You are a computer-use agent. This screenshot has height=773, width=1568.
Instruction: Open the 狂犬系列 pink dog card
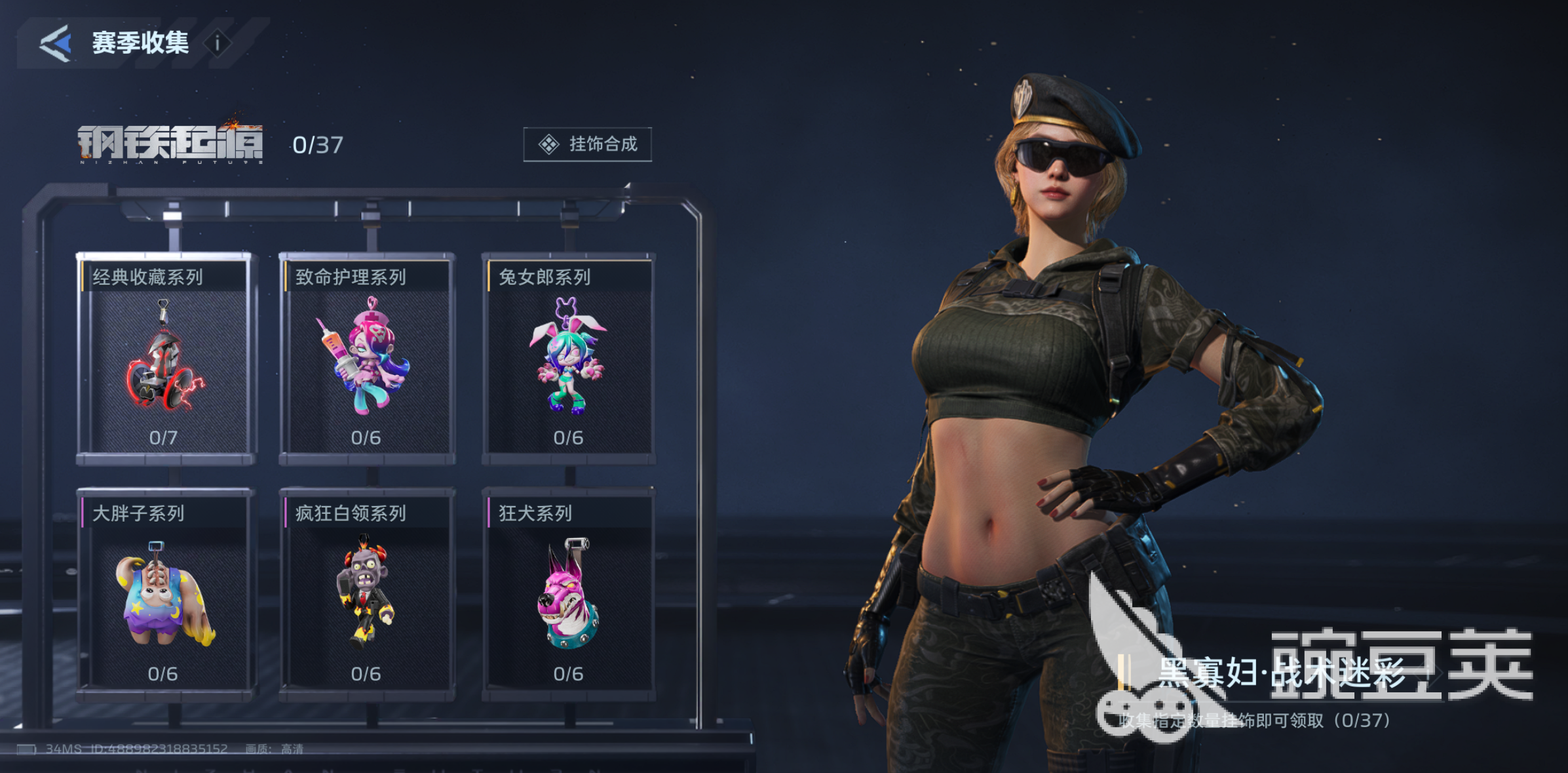click(x=568, y=593)
